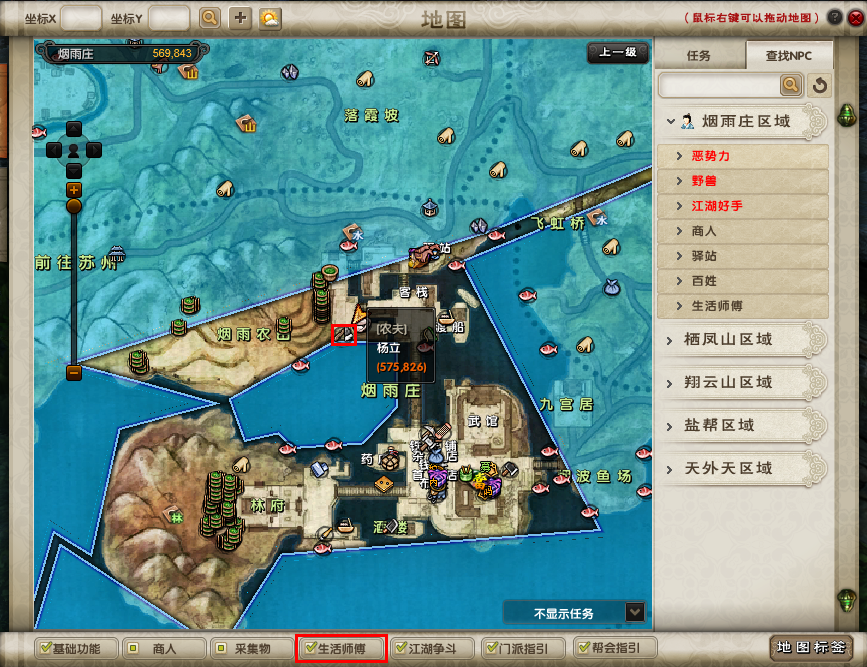This screenshot has width=867, height=667.
Task: Click the NPC search text box
Action: [x=732, y=85]
